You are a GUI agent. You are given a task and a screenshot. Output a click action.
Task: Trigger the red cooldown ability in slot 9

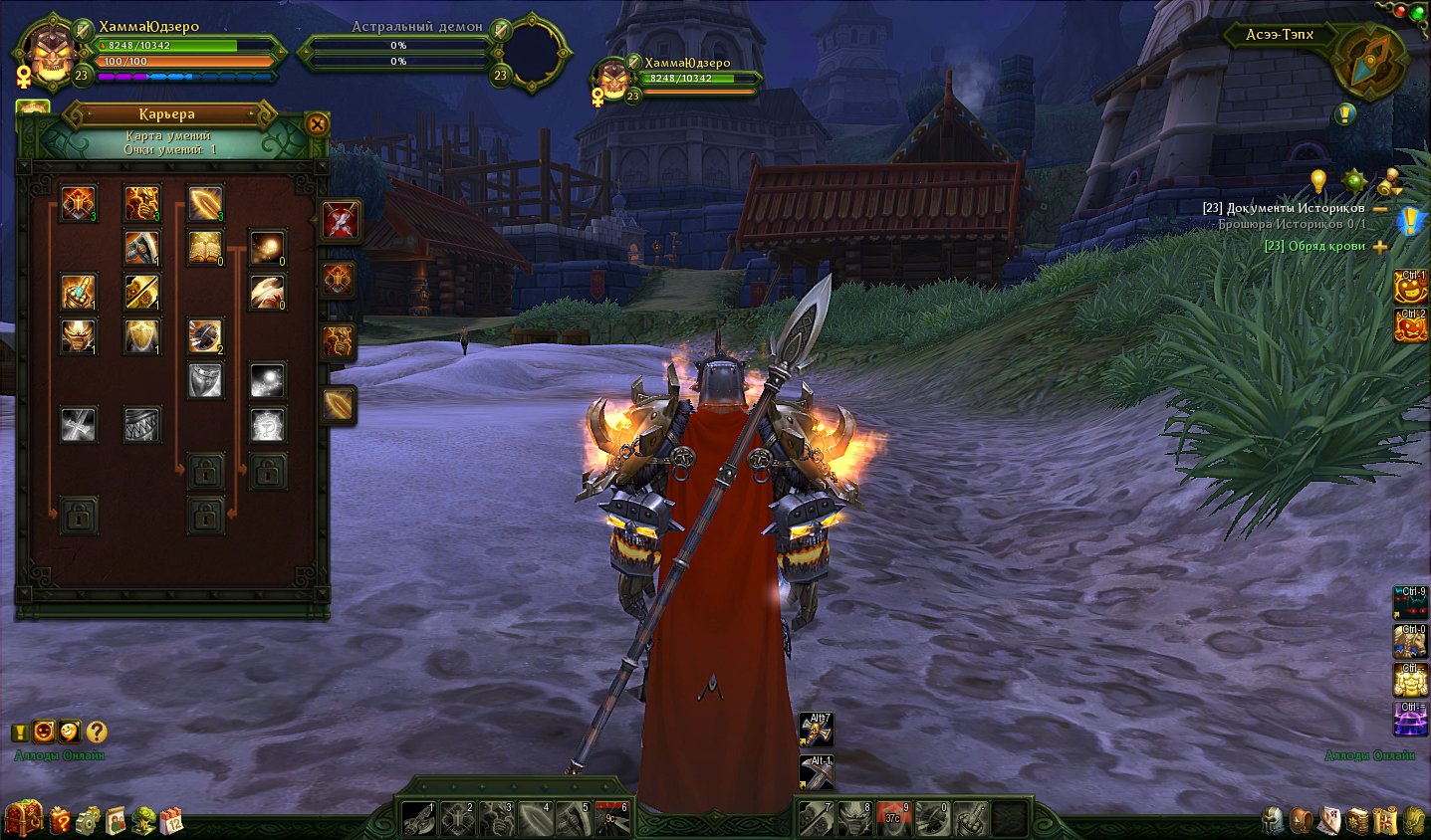(x=893, y=819)
